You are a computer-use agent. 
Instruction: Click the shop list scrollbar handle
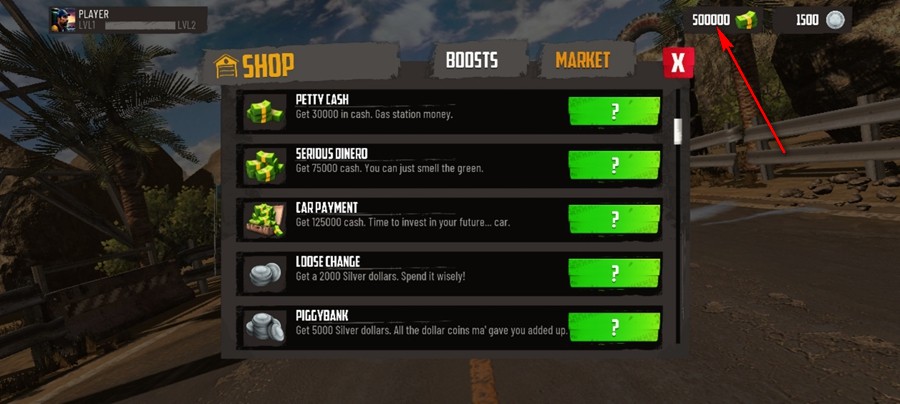pos(677,131)
